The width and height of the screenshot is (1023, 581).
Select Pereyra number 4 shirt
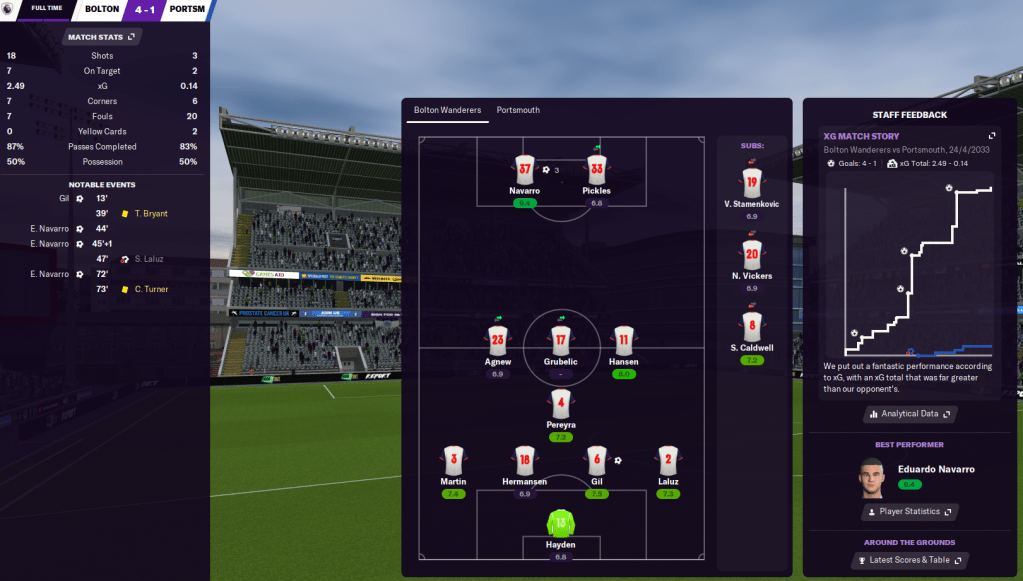(x=561, y=404)
